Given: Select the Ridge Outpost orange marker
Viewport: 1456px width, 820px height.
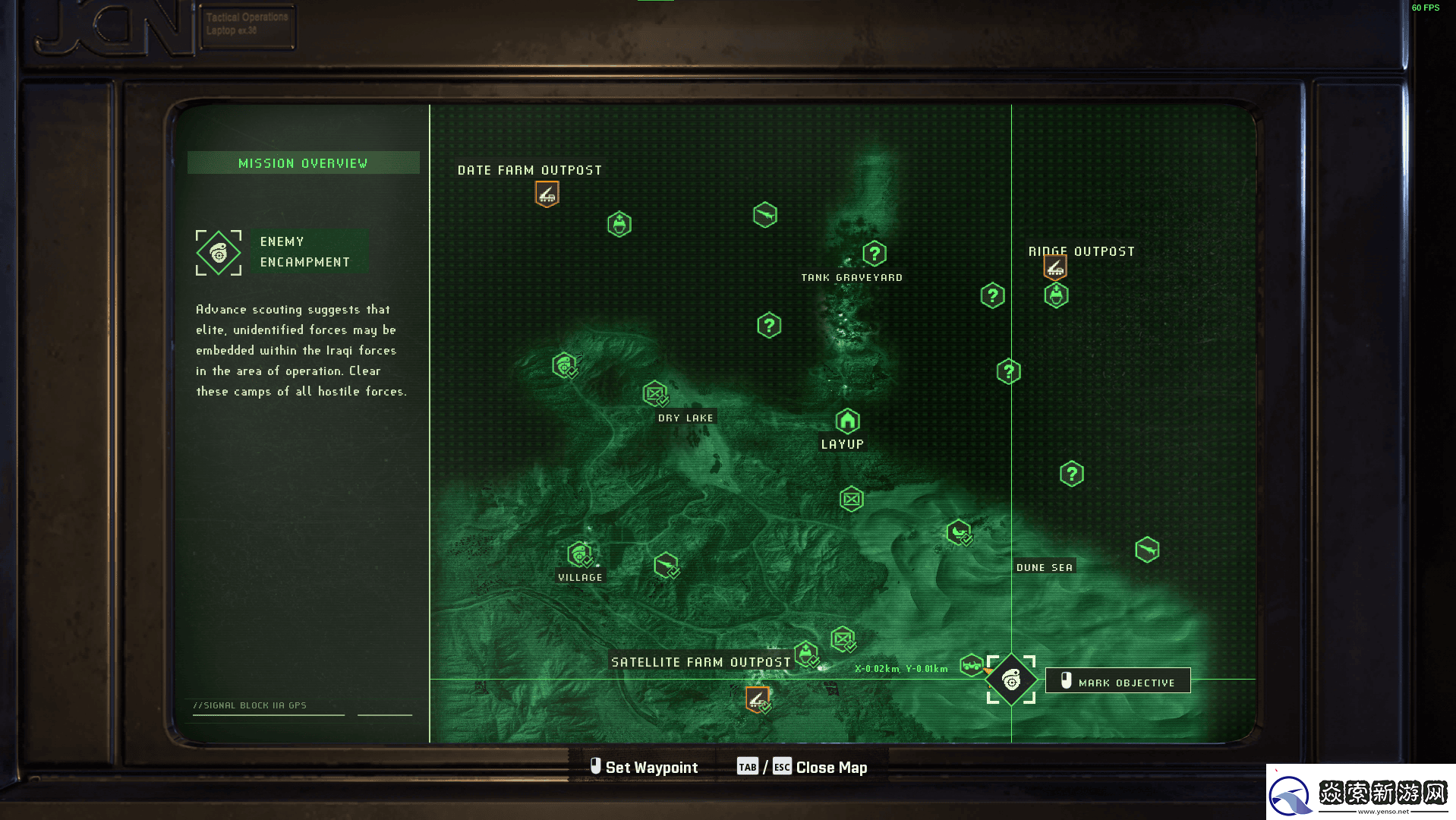Looking at the screenshot, I should 1054,266.
